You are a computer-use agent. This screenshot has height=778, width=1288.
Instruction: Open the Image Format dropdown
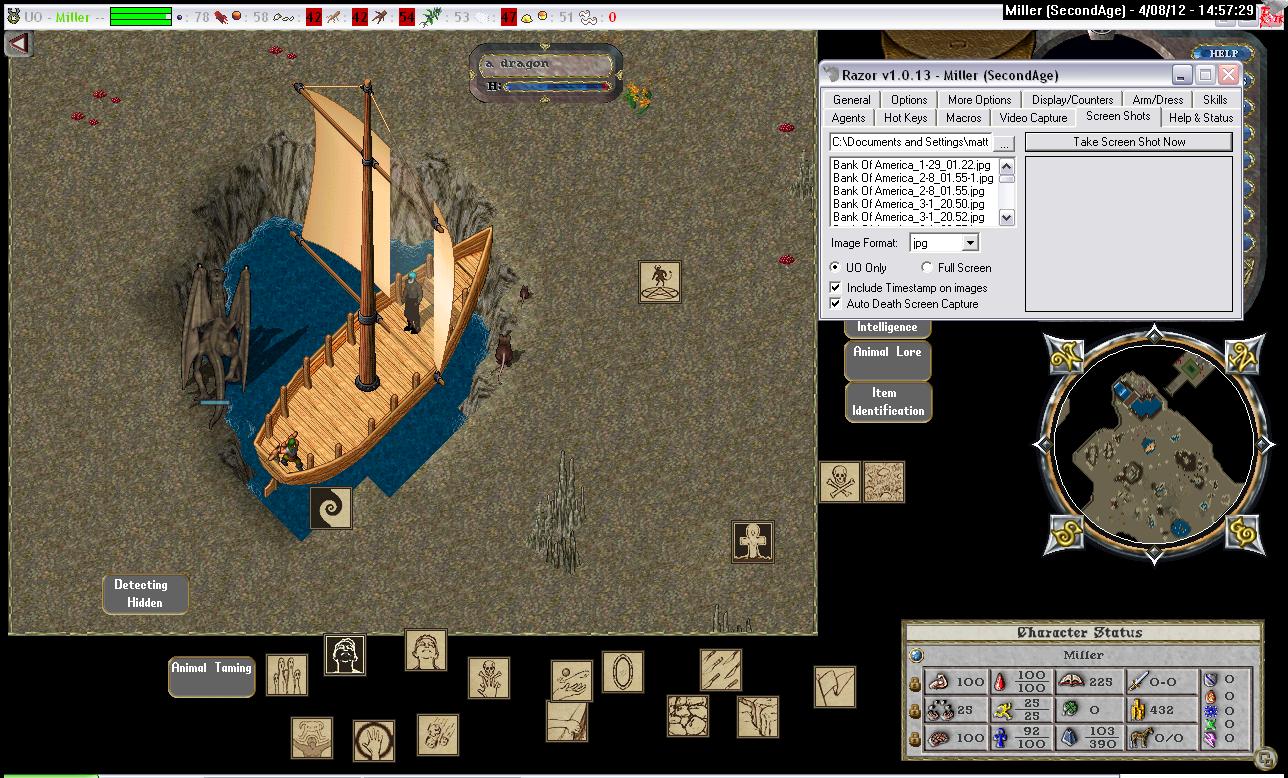tap(969, 243)
